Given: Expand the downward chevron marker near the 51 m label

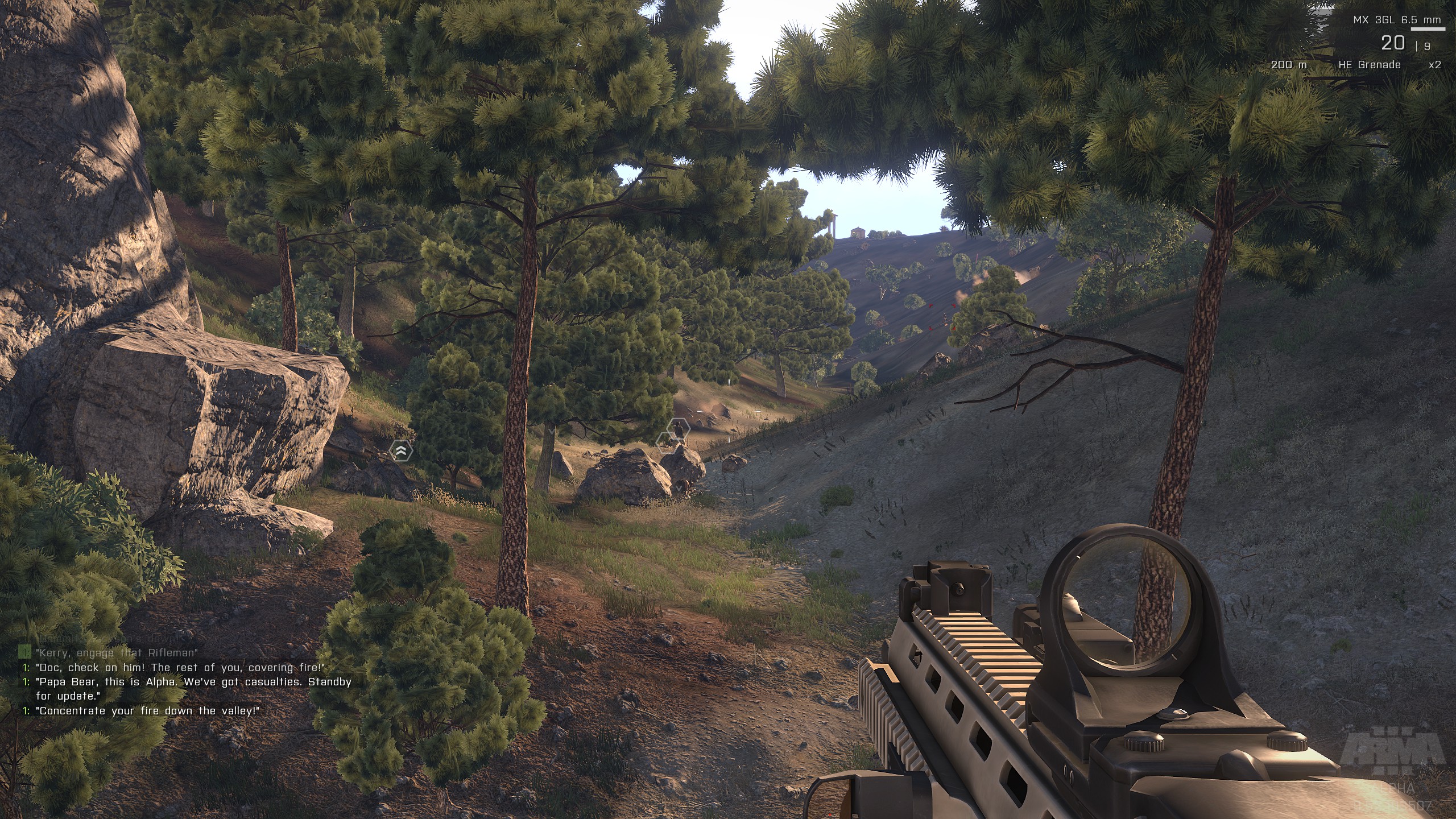Looking at the screenshot, I should [678, 489].
